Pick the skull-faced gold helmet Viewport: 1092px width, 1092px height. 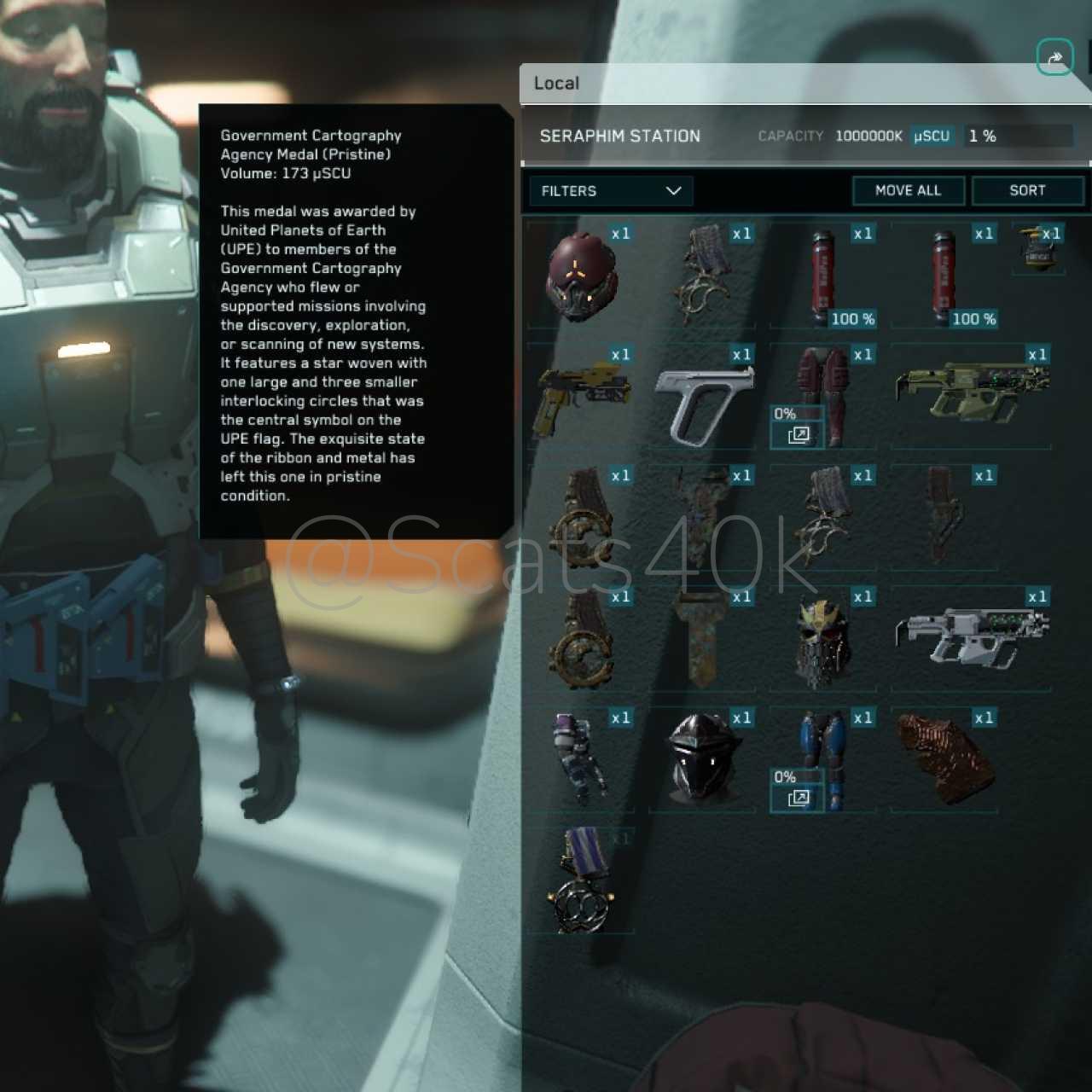click(822, 642)
